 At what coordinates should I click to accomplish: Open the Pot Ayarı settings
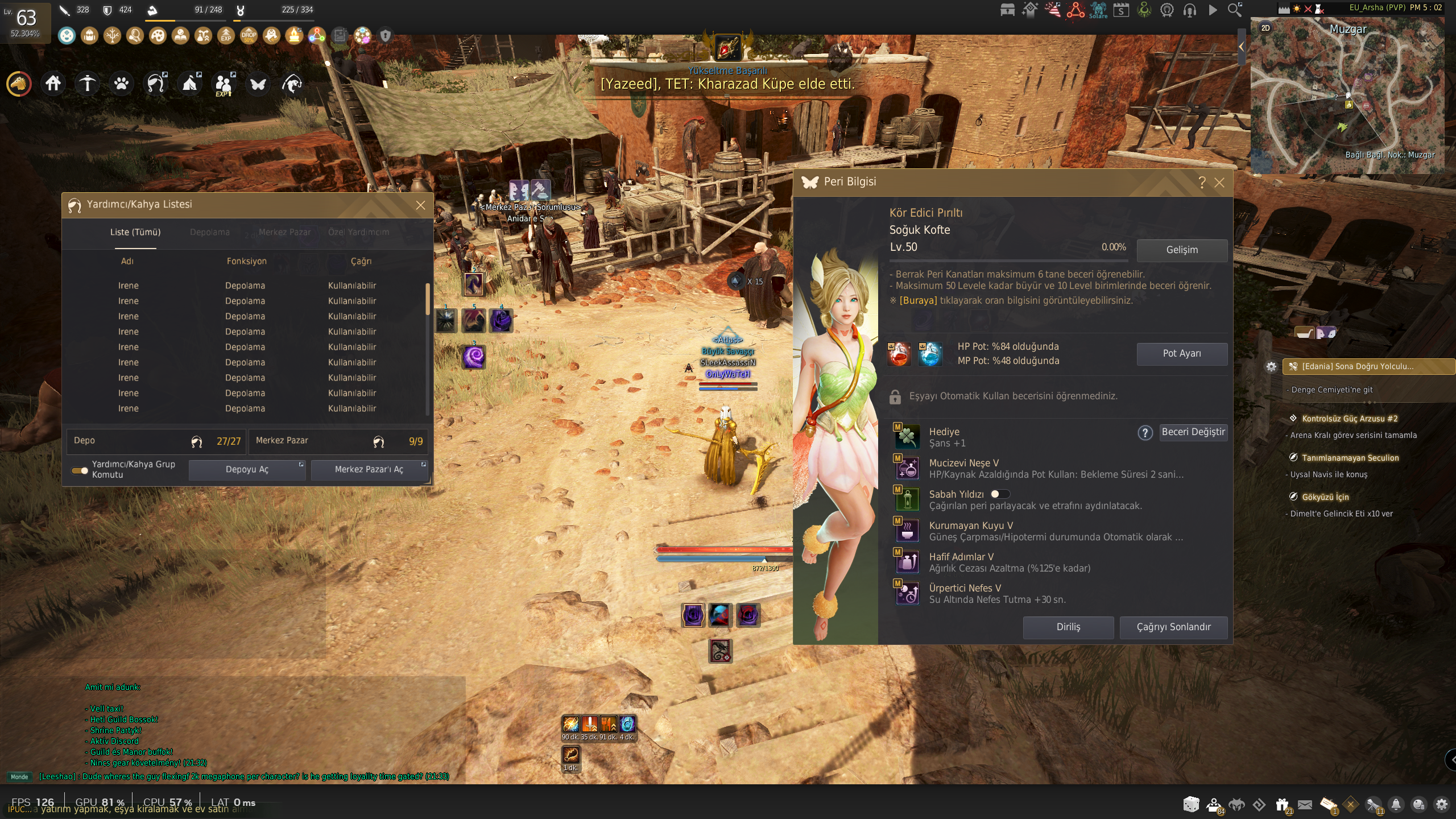click(x=1181, y=354)
